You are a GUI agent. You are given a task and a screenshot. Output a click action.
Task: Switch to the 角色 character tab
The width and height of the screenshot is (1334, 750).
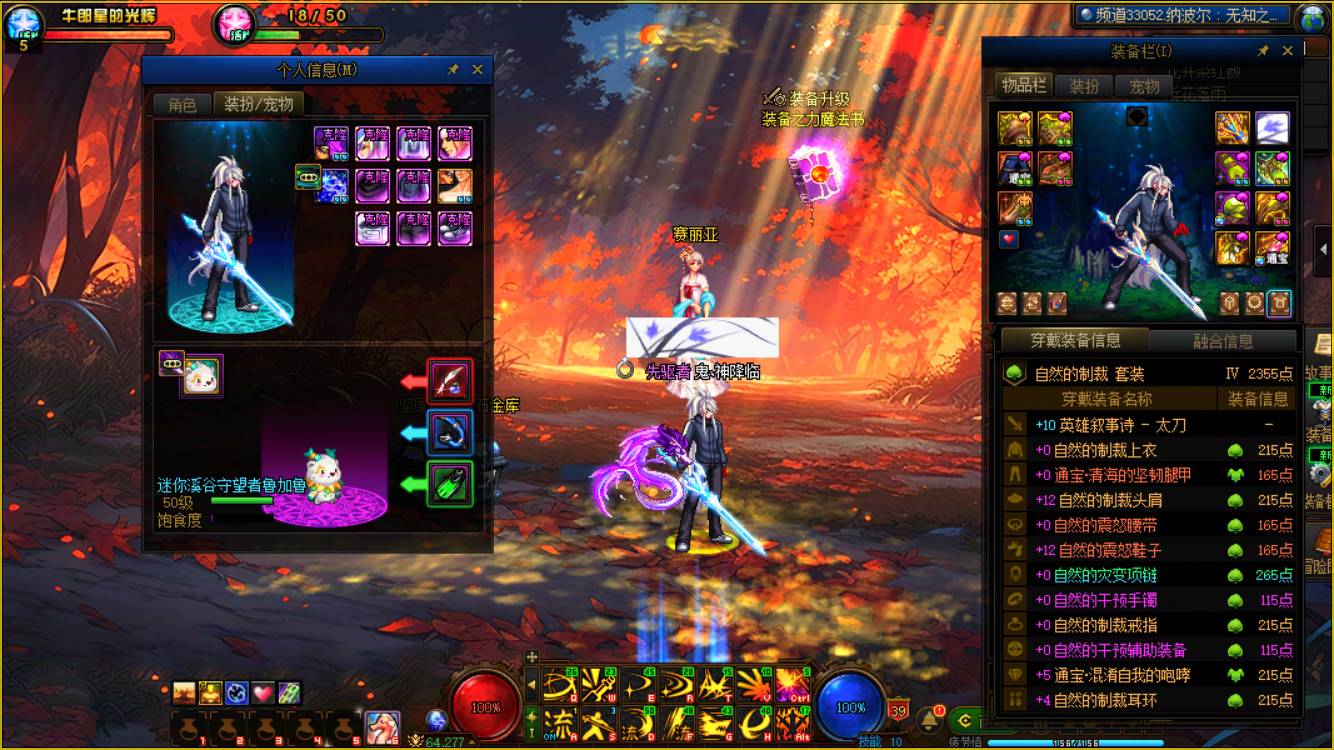coord(182,105)
